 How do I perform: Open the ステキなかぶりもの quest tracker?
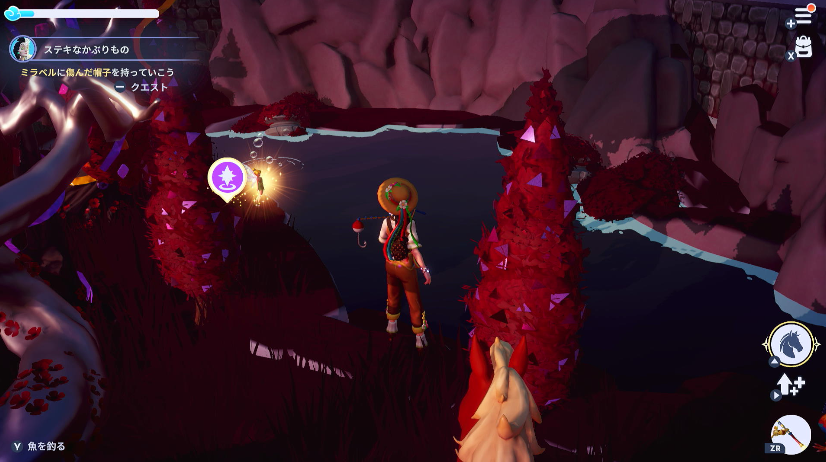86,48
